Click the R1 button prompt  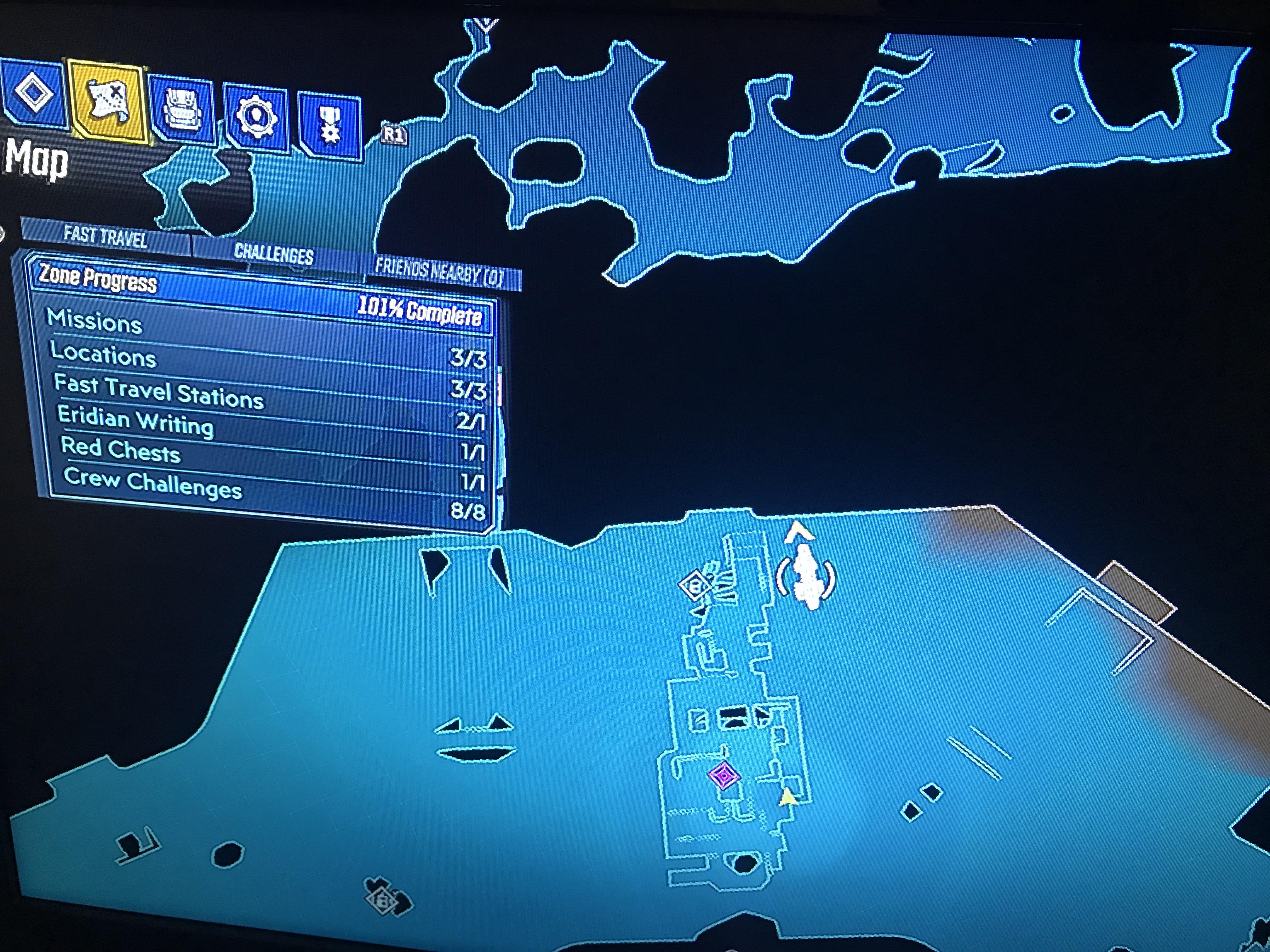tap(393, 133)
